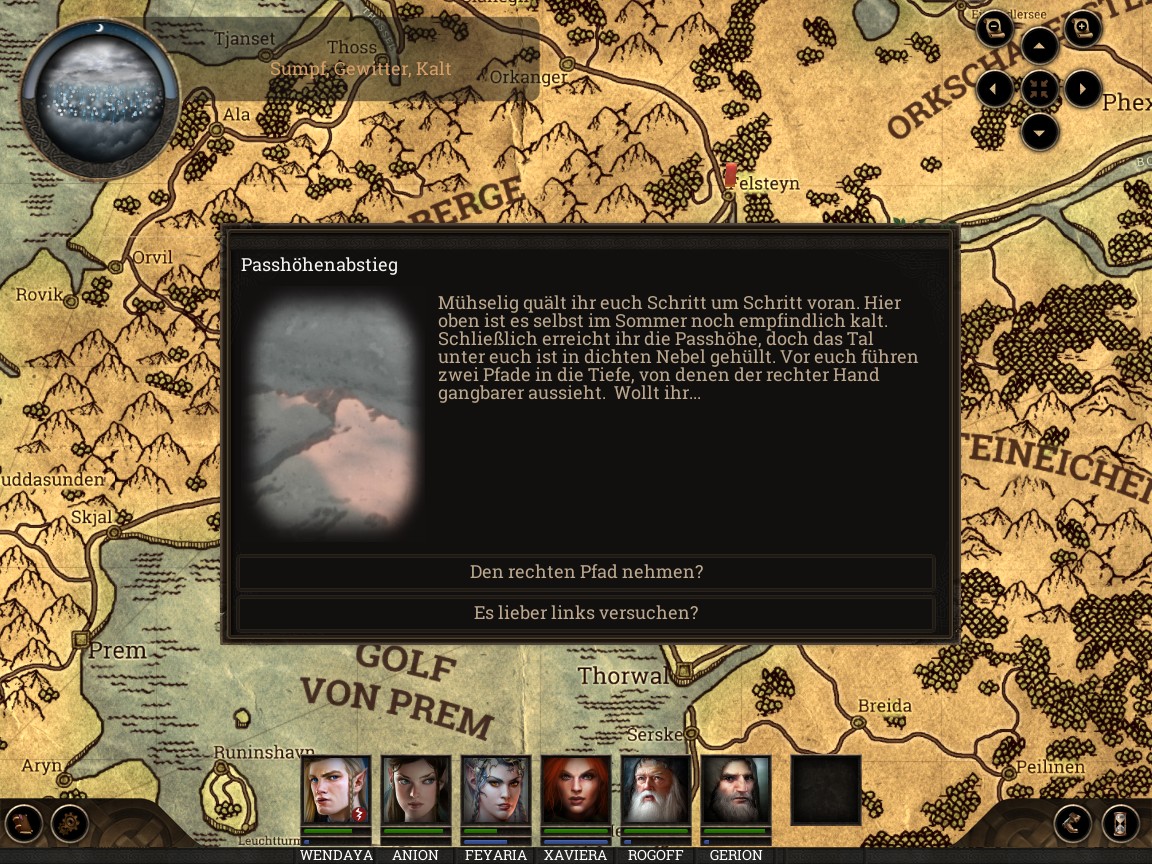Image resolution: width=1152 pixels, height=864 pixels.
Task: Pan the map left with the arrow button
Action: click(x=995, y=89)
